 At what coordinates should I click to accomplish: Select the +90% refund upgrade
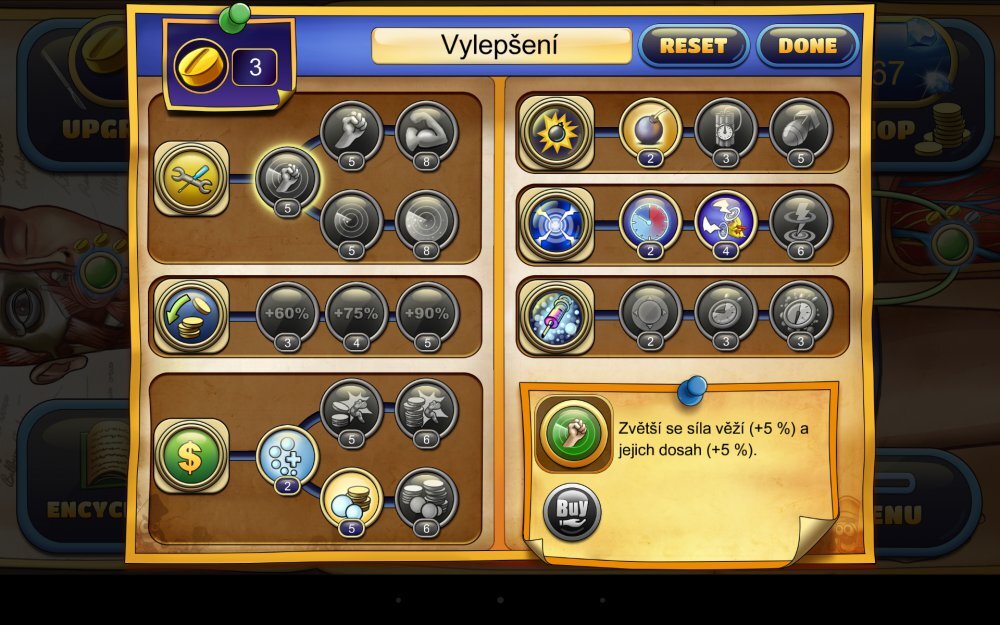[427, 313]
